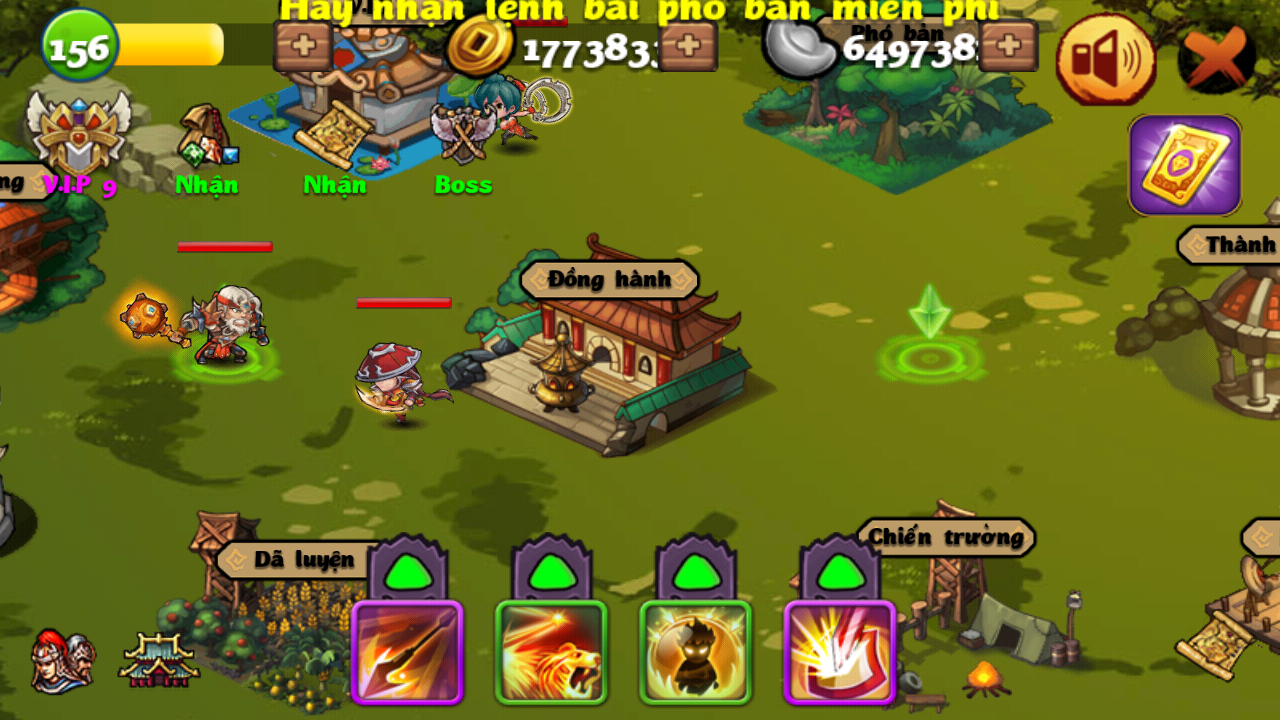Enter the Đồng hành building label
Image resolution: width=1280 pixels, height=720 pixels.
tap(609, 280)
